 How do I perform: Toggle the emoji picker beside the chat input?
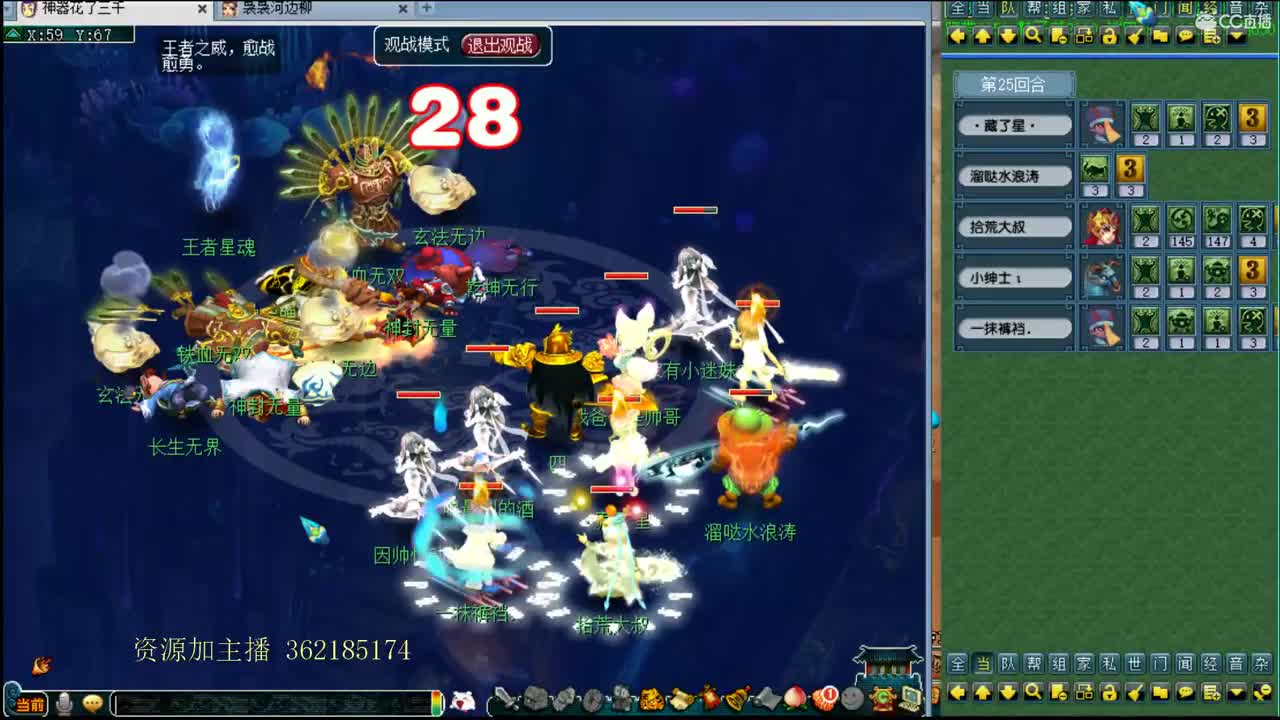[92, 705]
